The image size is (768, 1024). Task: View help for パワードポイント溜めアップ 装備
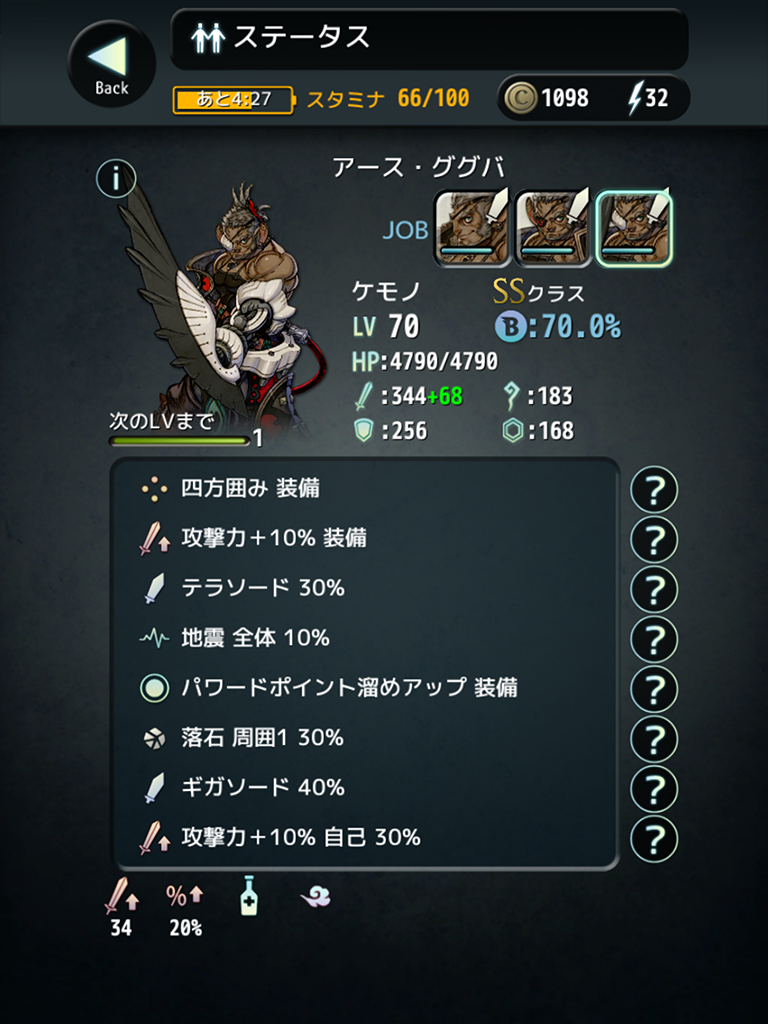tap(654, 690)
